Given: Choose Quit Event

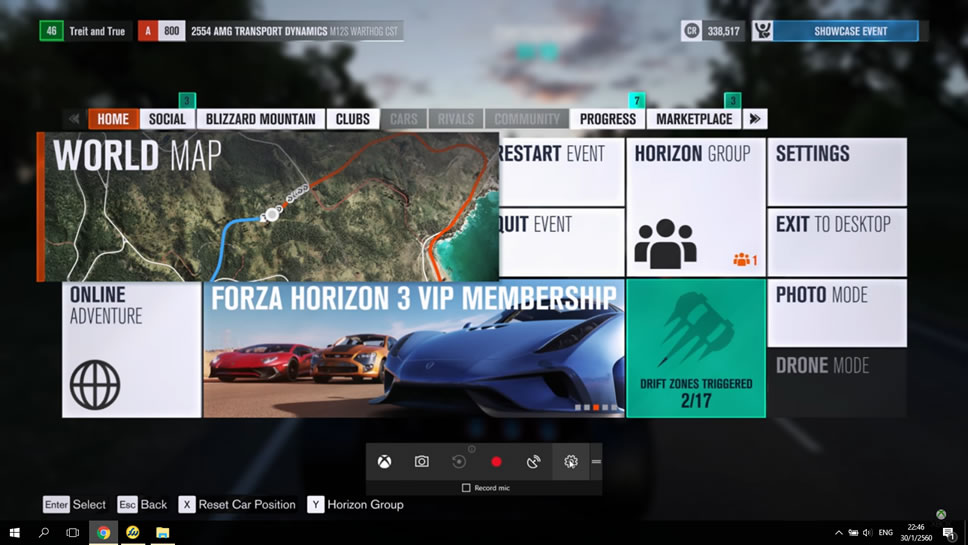Looking at the screenshot, I should pyautogui.click(x=562, y=241).
